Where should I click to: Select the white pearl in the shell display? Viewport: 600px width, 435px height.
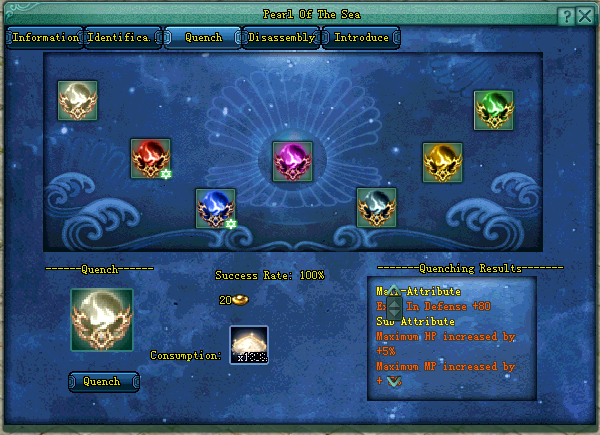tap(77, 100)
